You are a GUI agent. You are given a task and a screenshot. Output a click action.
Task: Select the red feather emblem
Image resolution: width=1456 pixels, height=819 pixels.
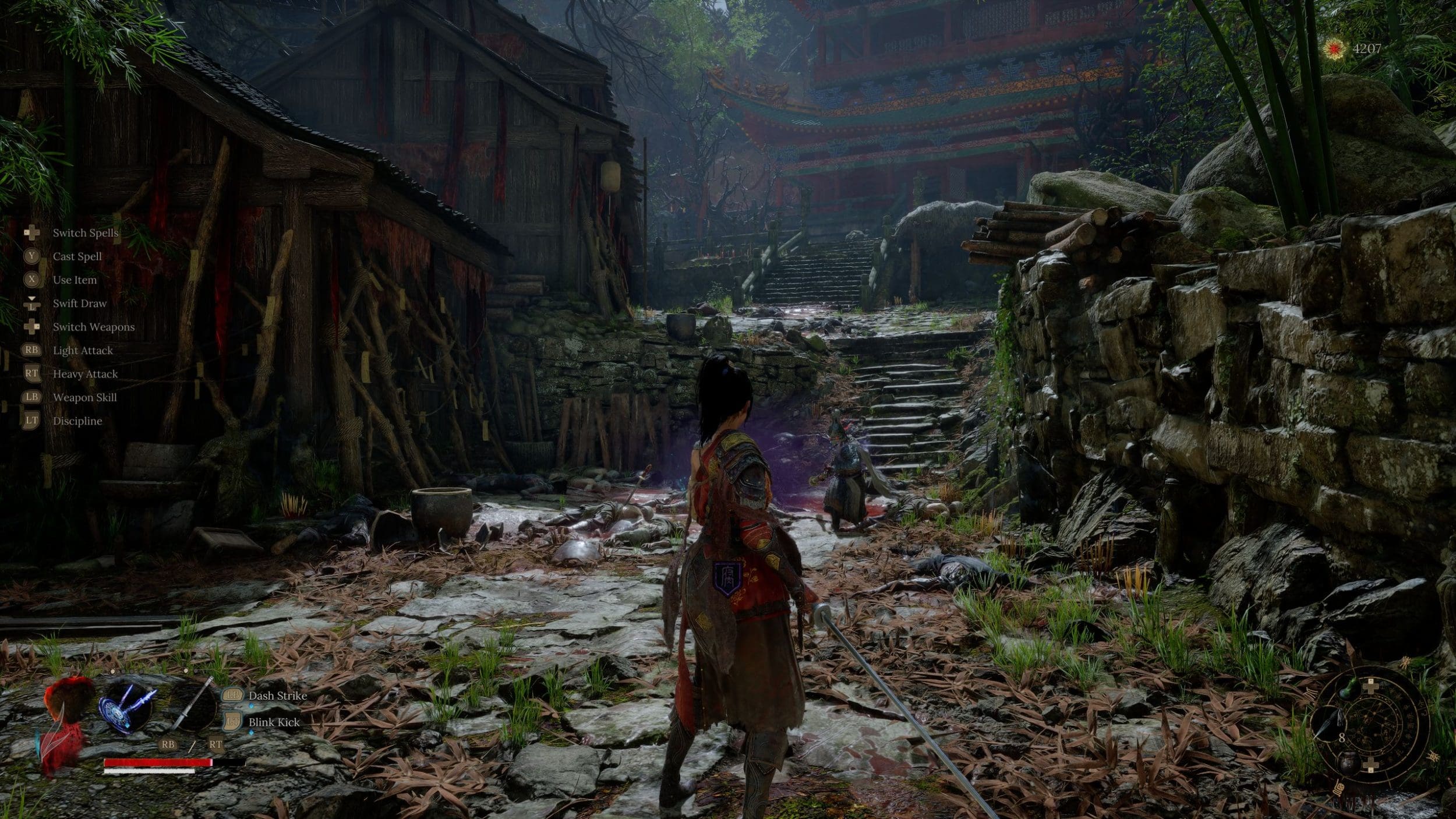point(65,722)
